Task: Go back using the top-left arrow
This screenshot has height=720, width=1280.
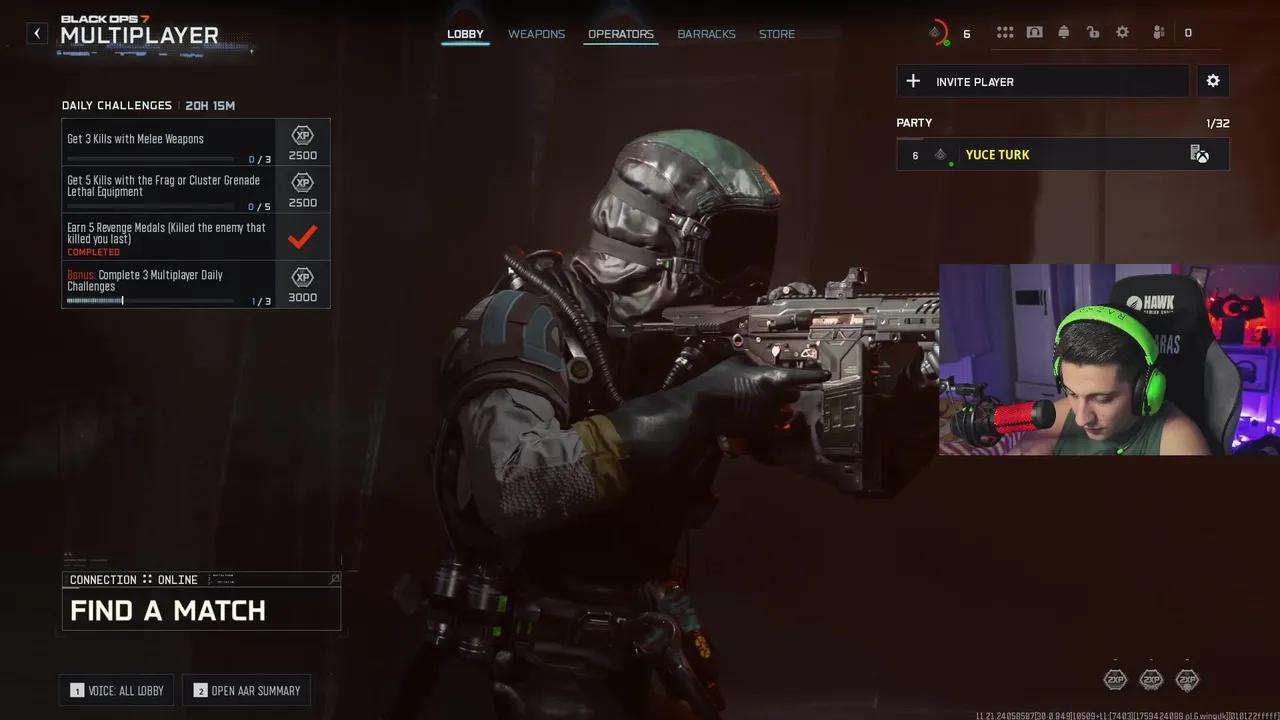Action: pyautogui.click(x=37, y=33)
